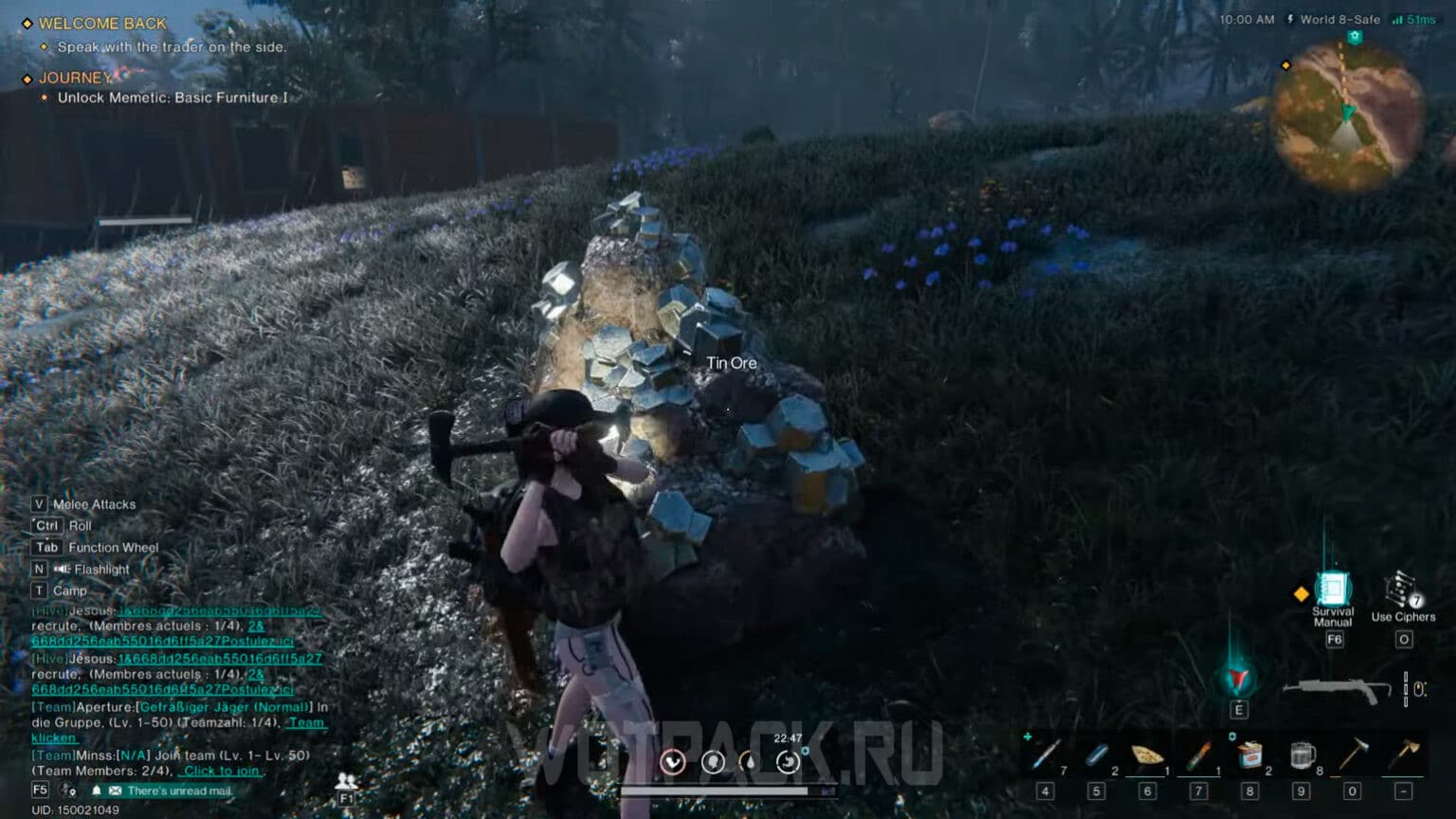The height and width of the screenshot is (819, 1456).
Task: Select the canned food in slot 8
Action: tap(1251, 754)
